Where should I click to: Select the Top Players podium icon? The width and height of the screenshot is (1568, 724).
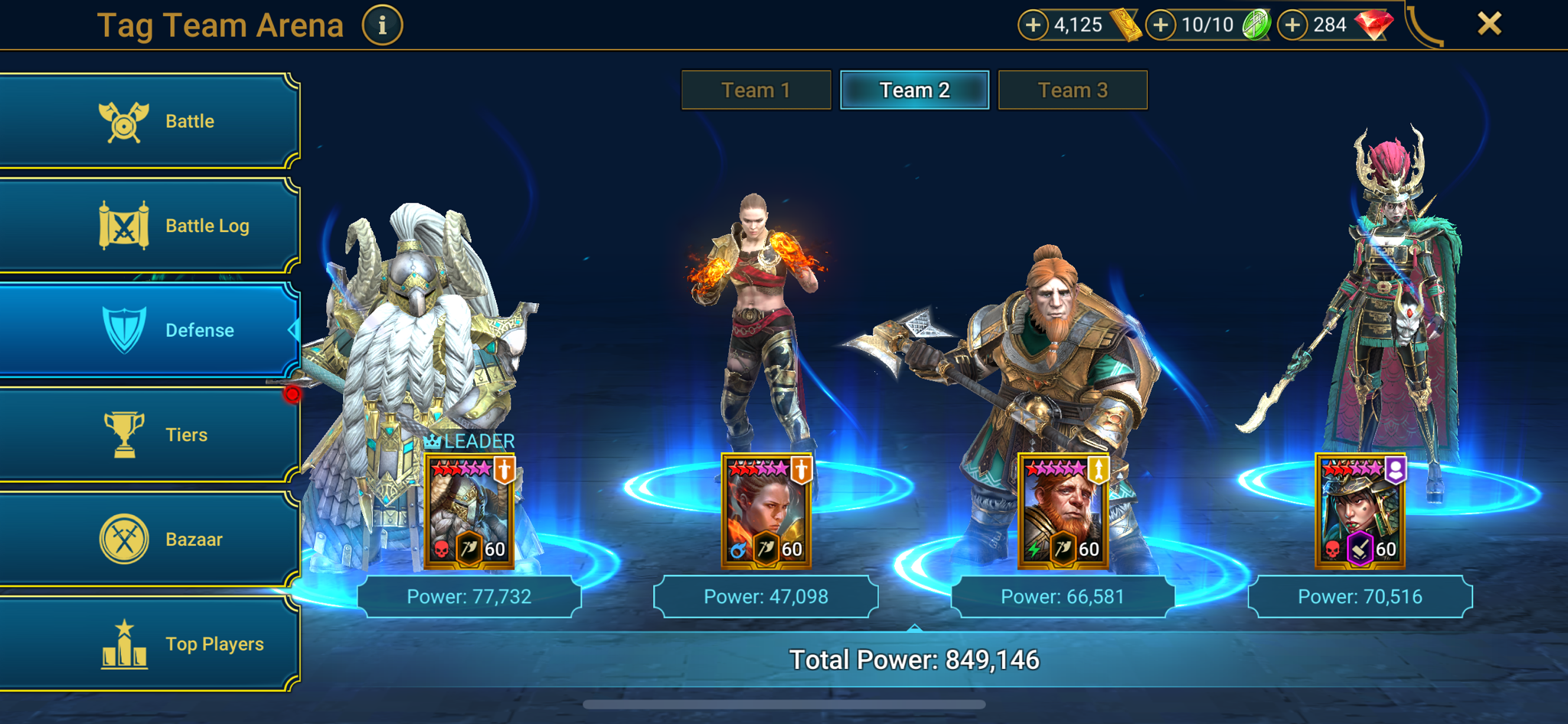[122, 643]
